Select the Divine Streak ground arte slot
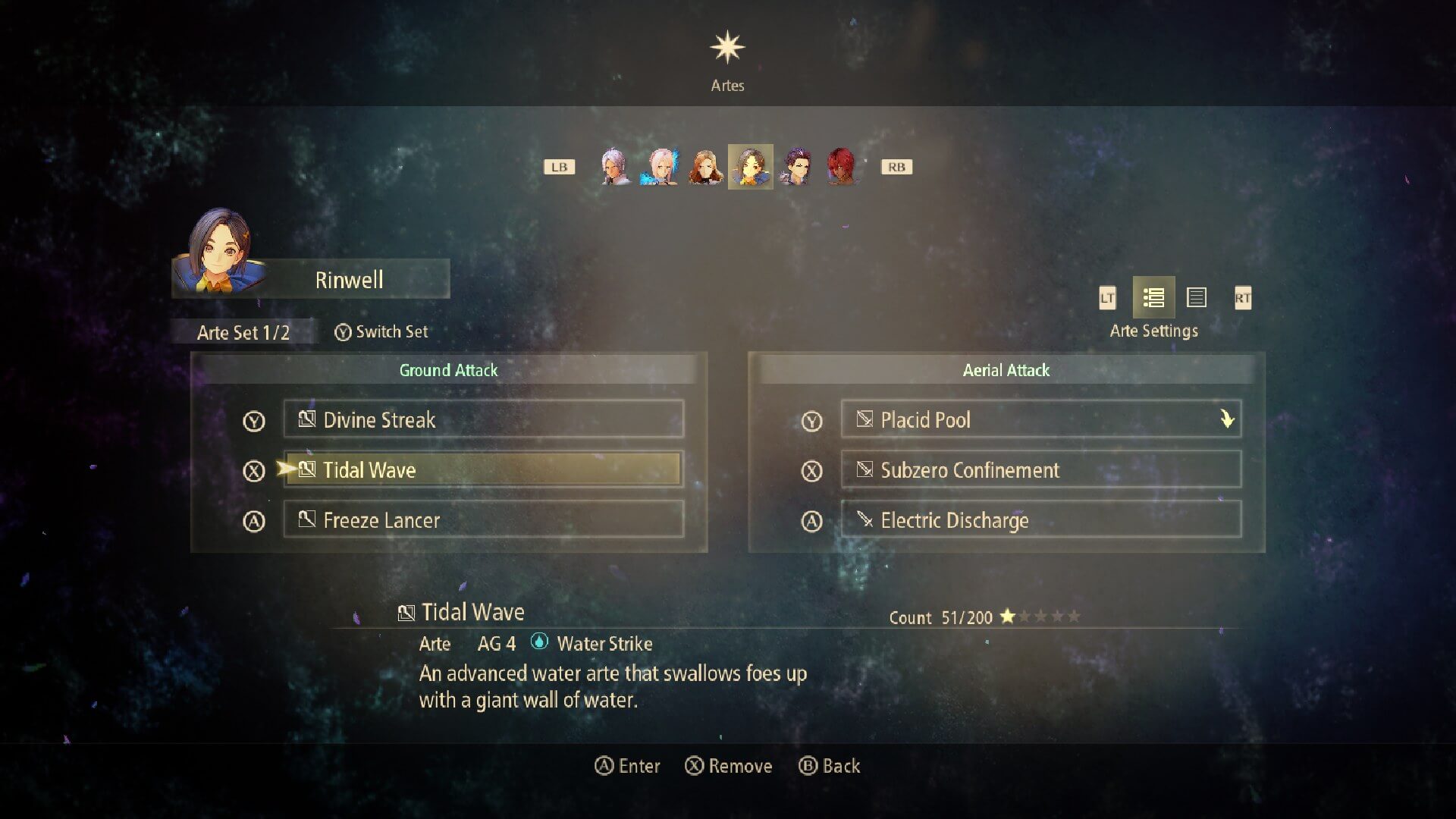 coord(483,419)
